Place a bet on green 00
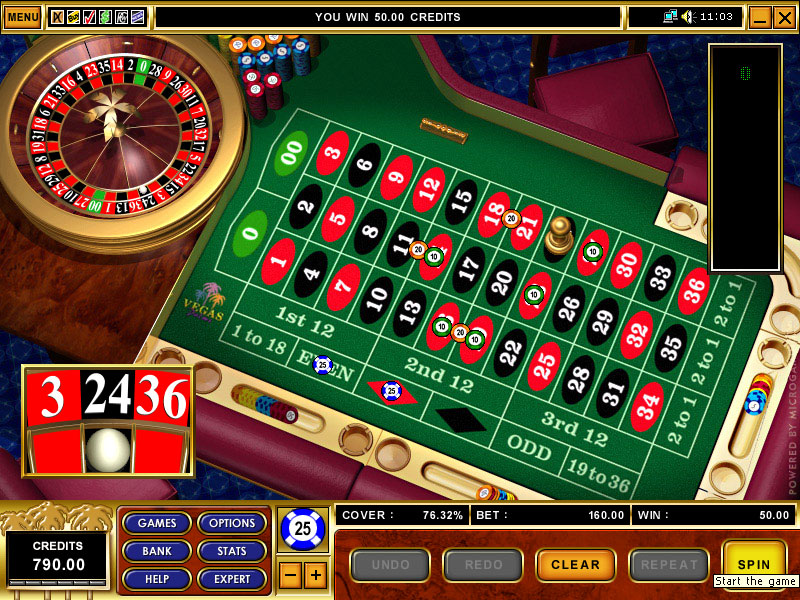The image size is (800, 600). point(291,153)
